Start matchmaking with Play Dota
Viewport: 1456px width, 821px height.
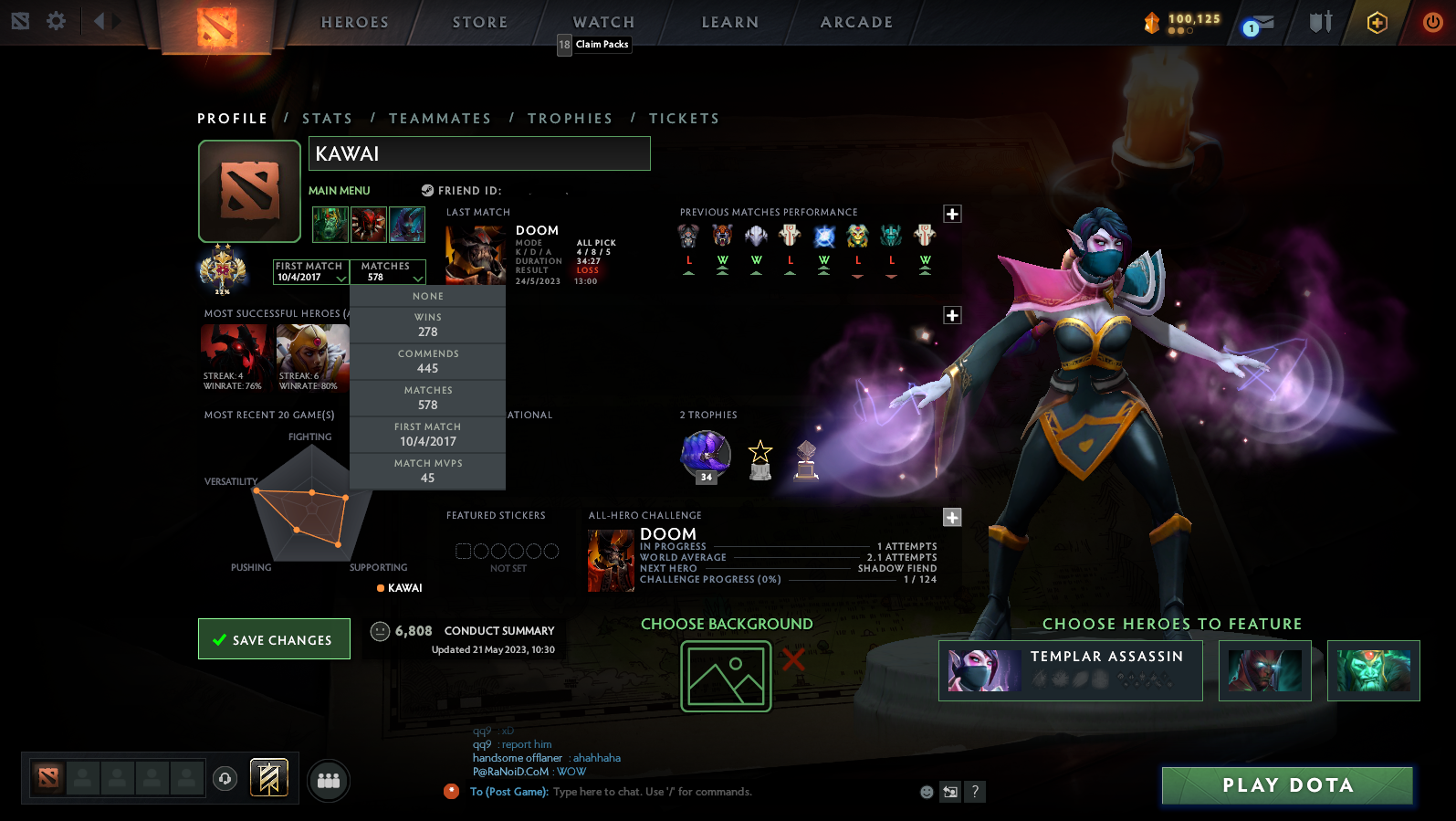(1286, 785)
